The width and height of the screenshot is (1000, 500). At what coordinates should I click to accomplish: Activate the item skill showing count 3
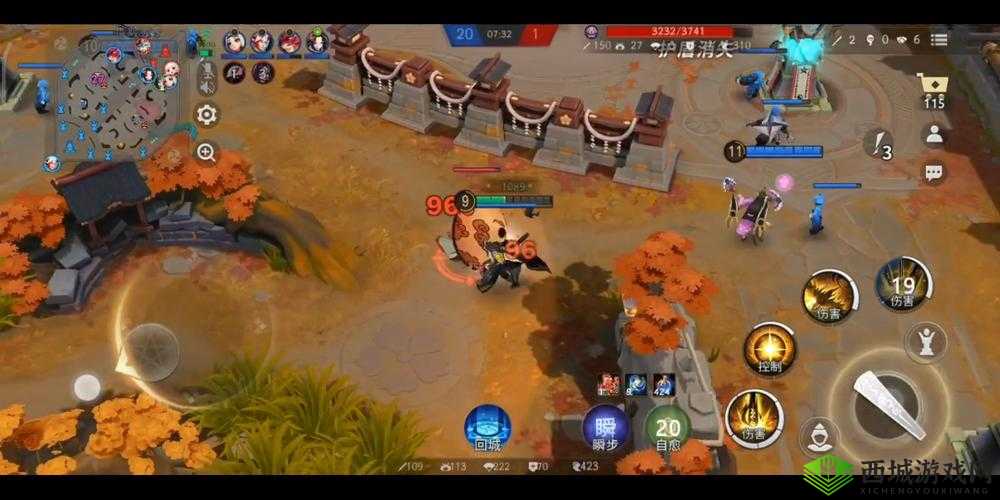click(x=879, y=145)
